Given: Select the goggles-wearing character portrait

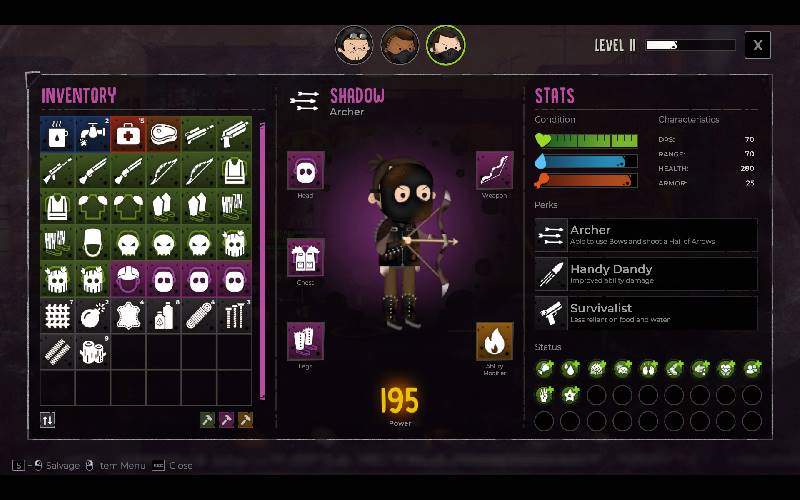Looking at the screenshot, I should point(352,44).
